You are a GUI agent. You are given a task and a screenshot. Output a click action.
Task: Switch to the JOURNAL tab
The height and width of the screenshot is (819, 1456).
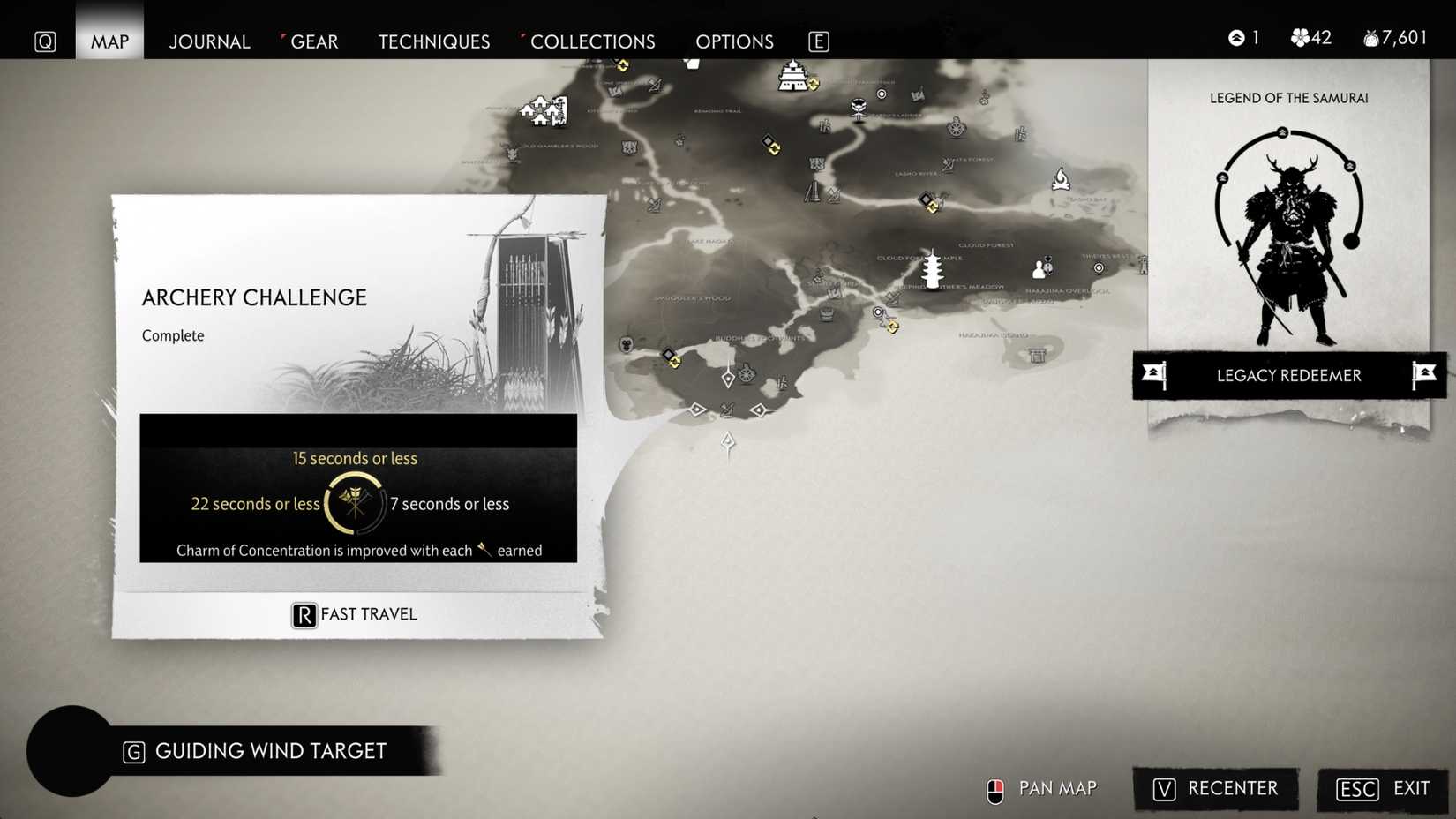(209, 41)
